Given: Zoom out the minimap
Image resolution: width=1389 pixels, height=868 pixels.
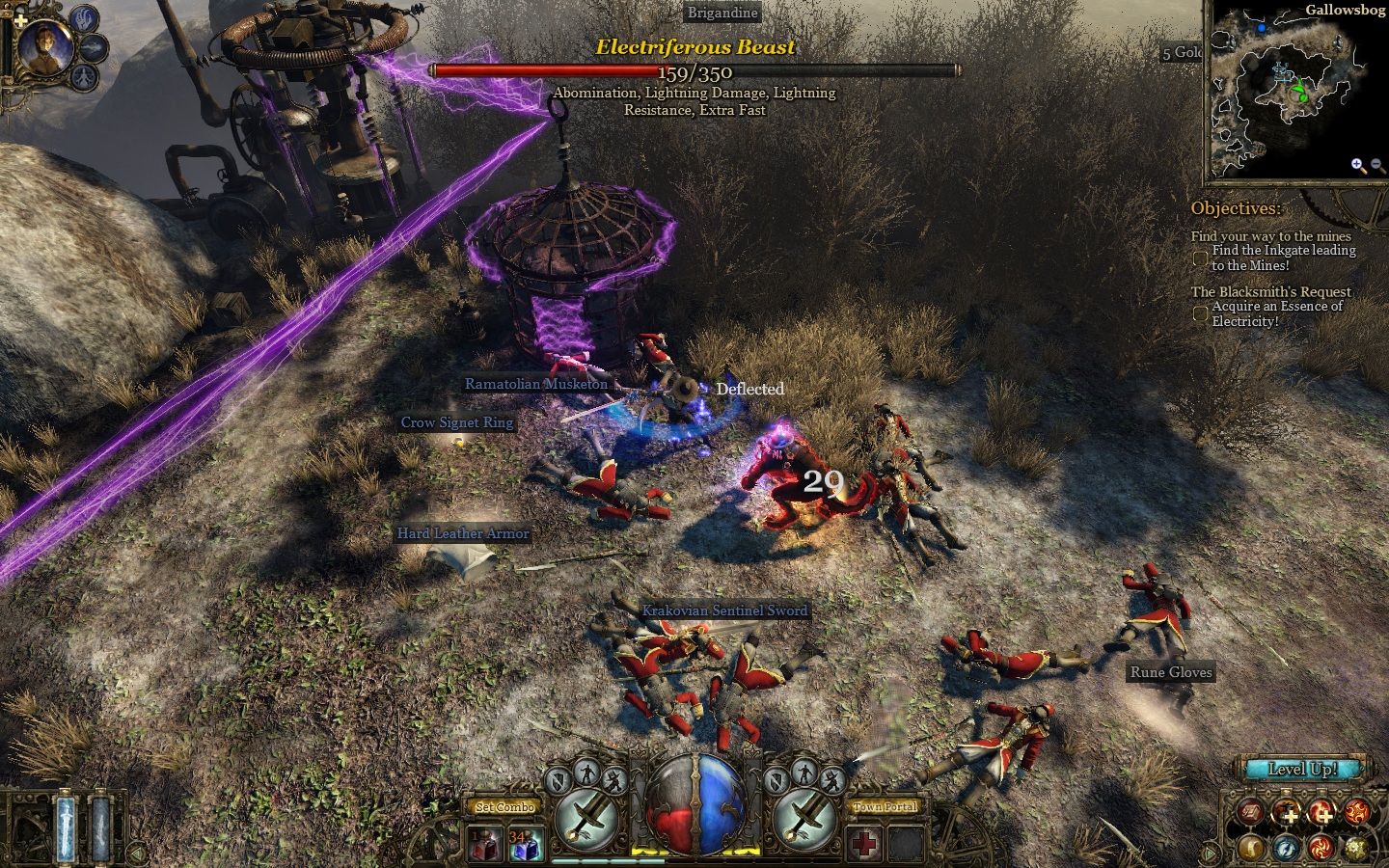Looking at the screenshot, I should (x=1377, y=165).
